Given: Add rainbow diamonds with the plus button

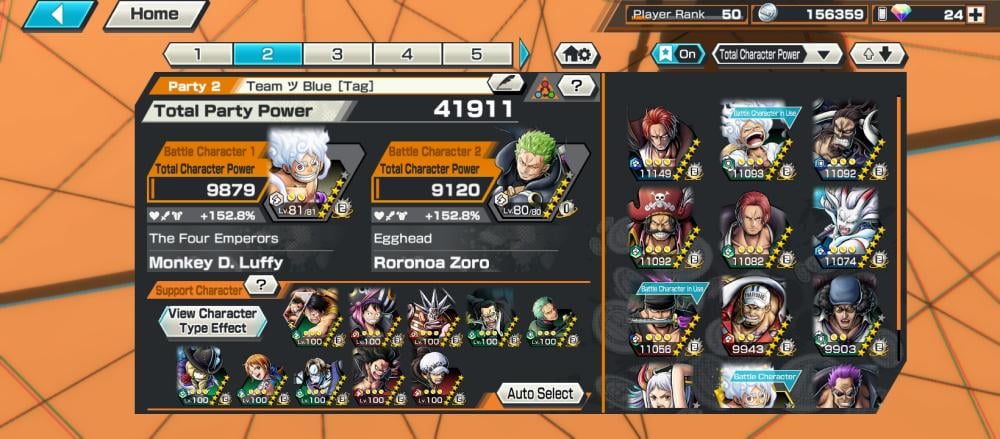Looking at the screenshot, I should (x=975, y=14).
